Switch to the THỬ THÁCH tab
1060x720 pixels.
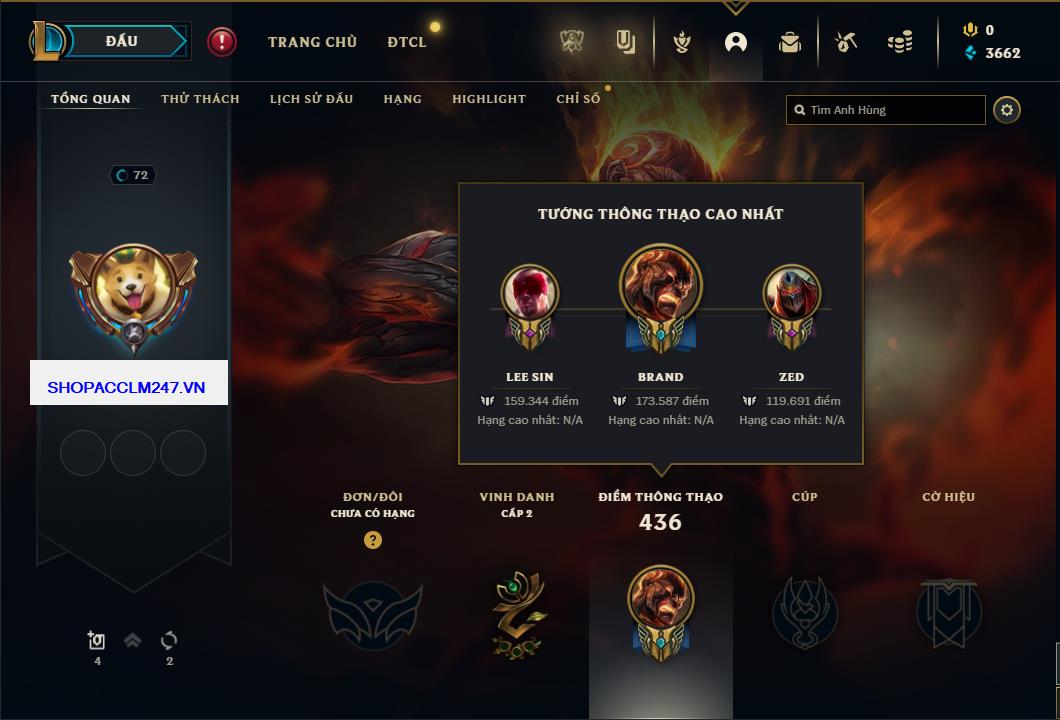[x=200, y=99]
